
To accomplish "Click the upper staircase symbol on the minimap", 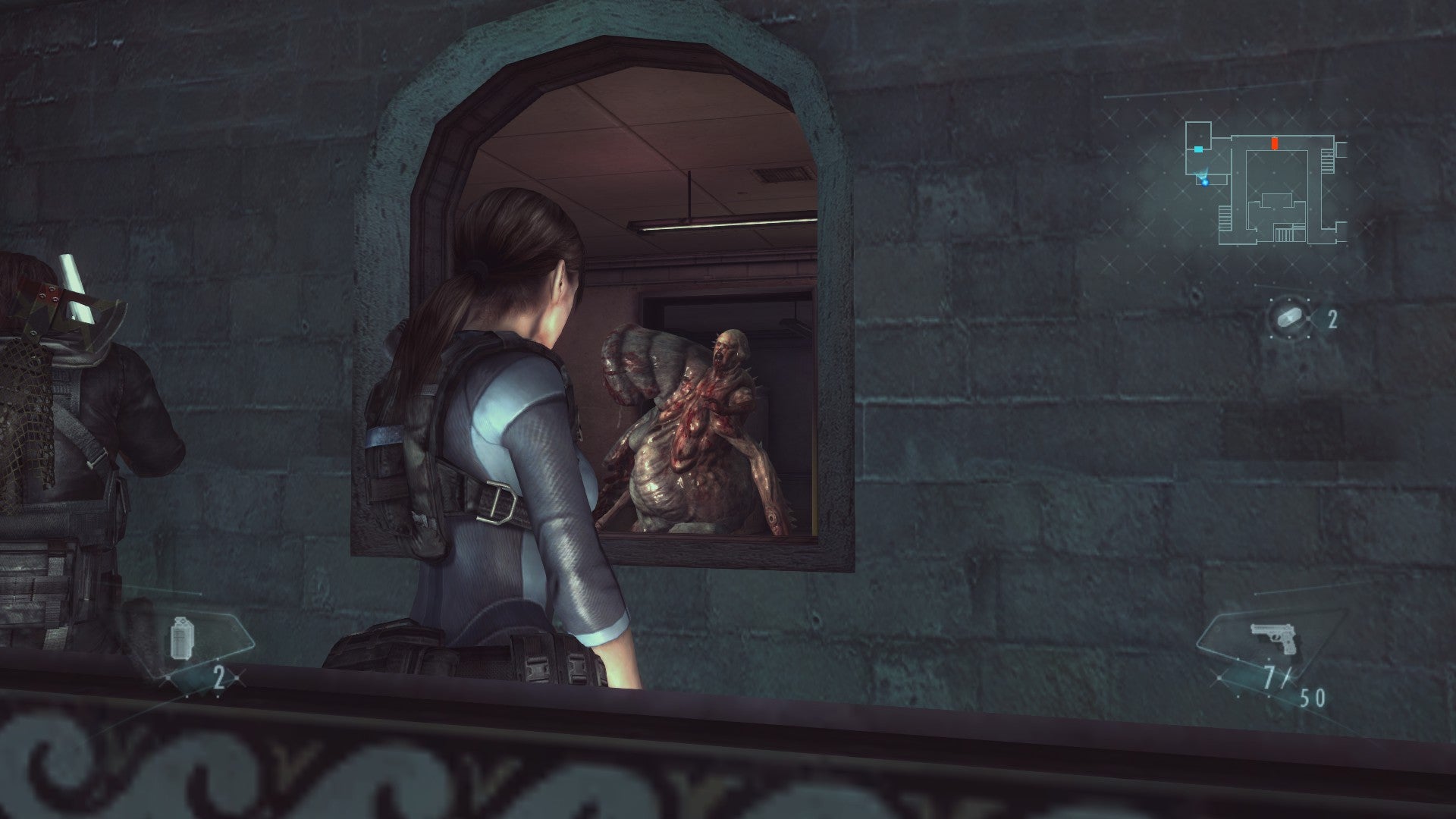I will pos(1326,160).
